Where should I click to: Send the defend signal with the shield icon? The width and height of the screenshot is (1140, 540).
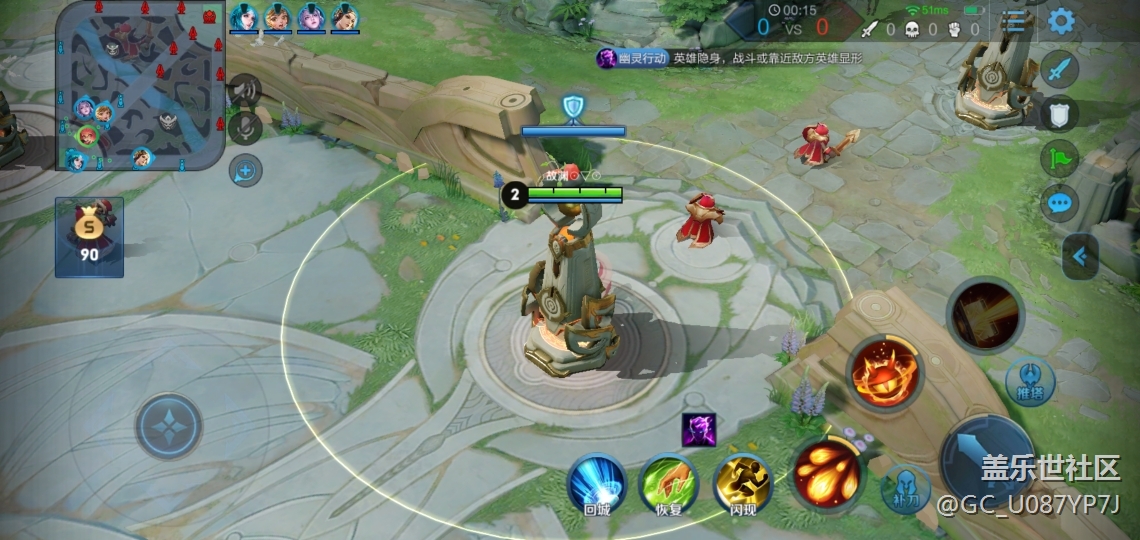coord(1059,114)
